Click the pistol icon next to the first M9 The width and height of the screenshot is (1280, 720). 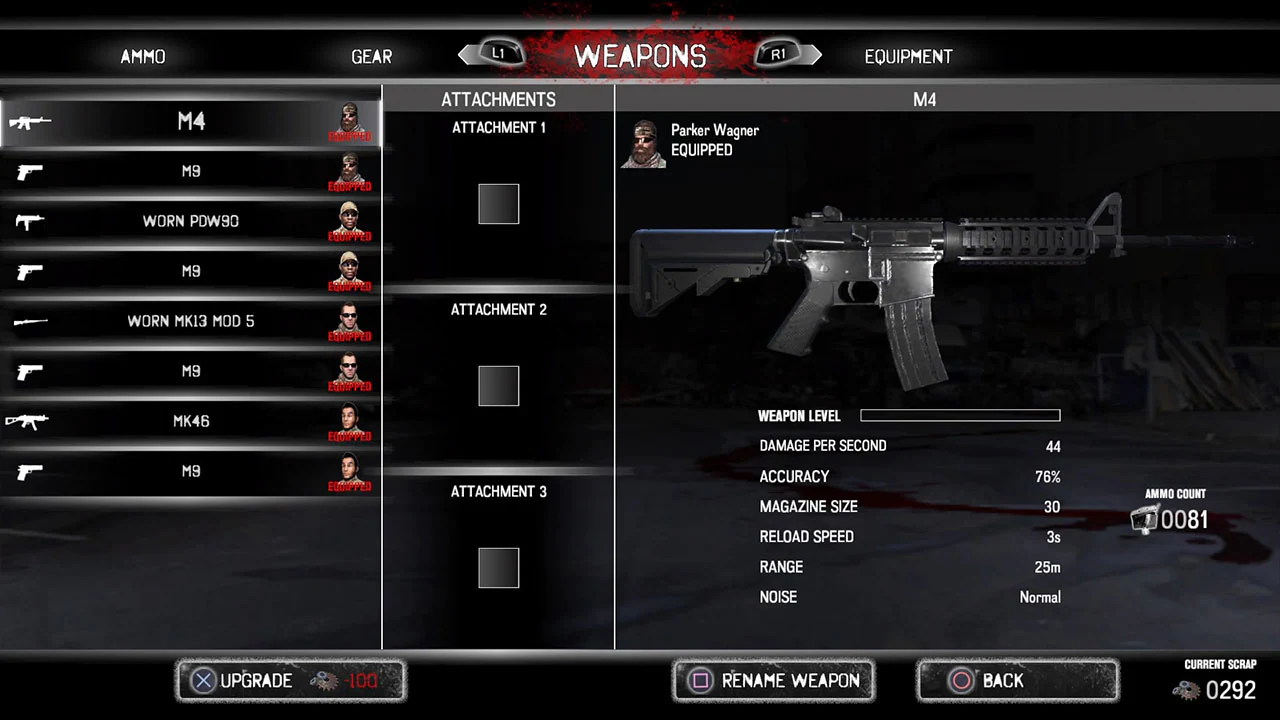pos(30,170)
